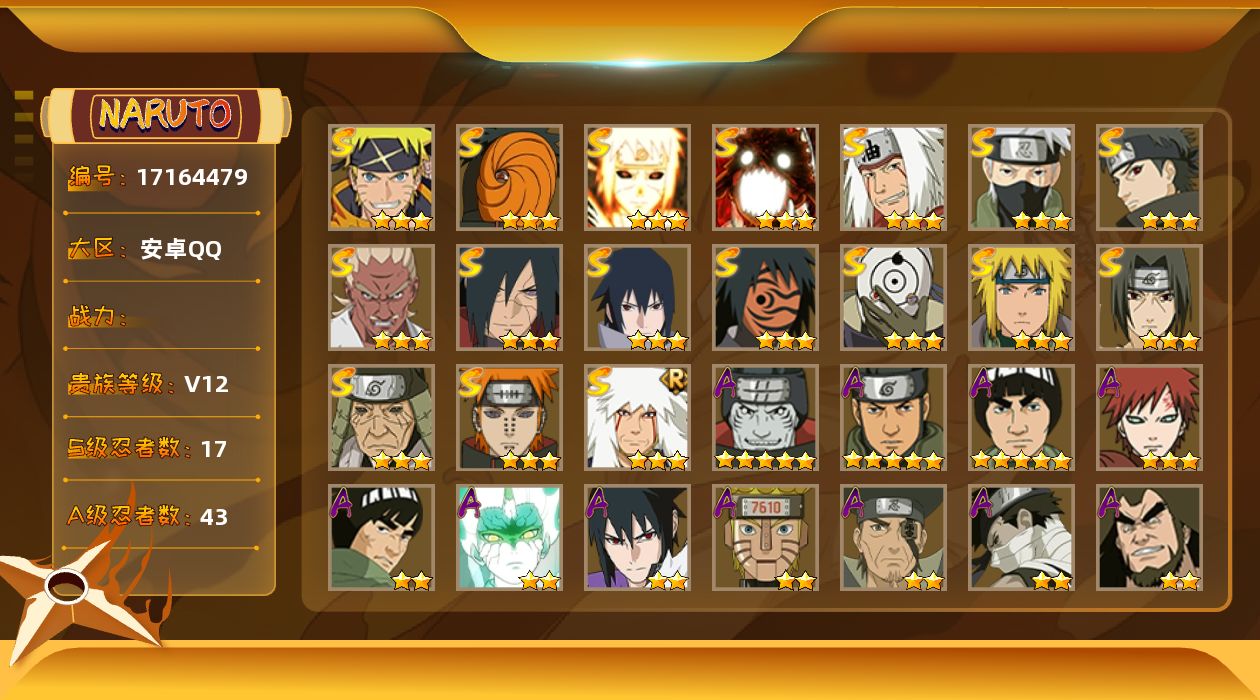1260x700 pixels.
Task: Select the white-haired Jiraiya with R badge
Action: click(637, 417)
